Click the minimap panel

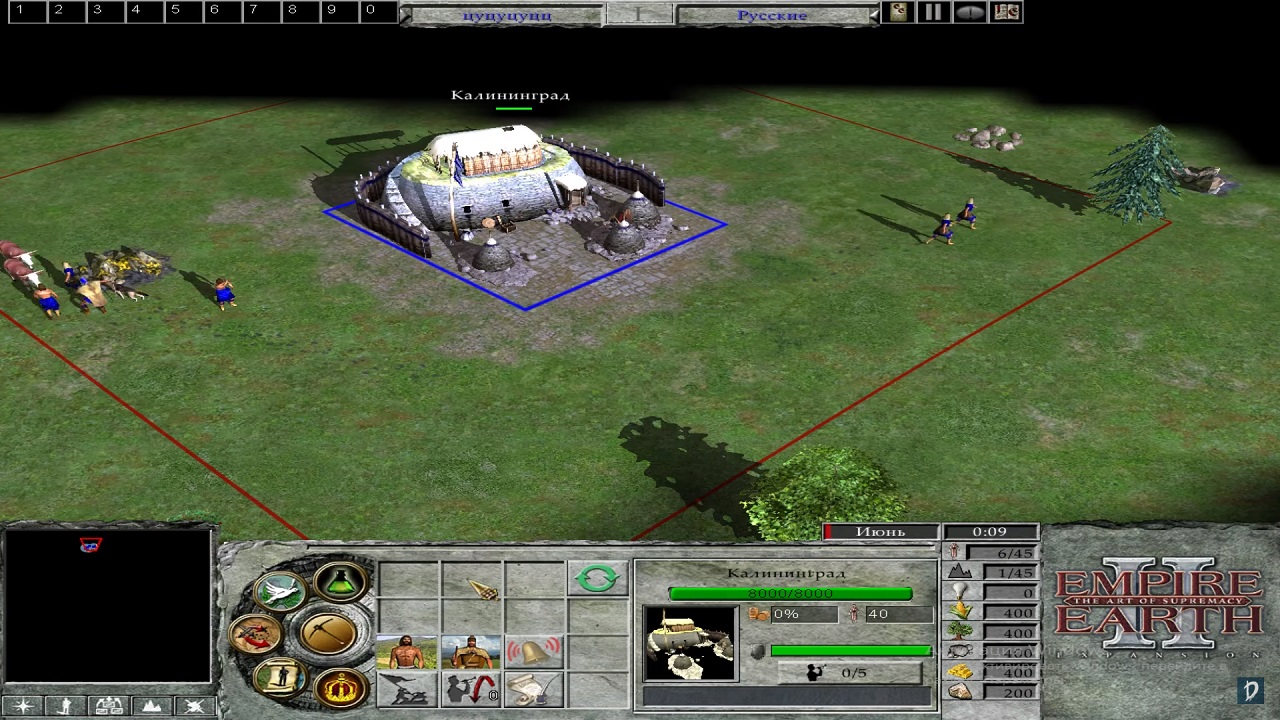[x=108, y=607]
